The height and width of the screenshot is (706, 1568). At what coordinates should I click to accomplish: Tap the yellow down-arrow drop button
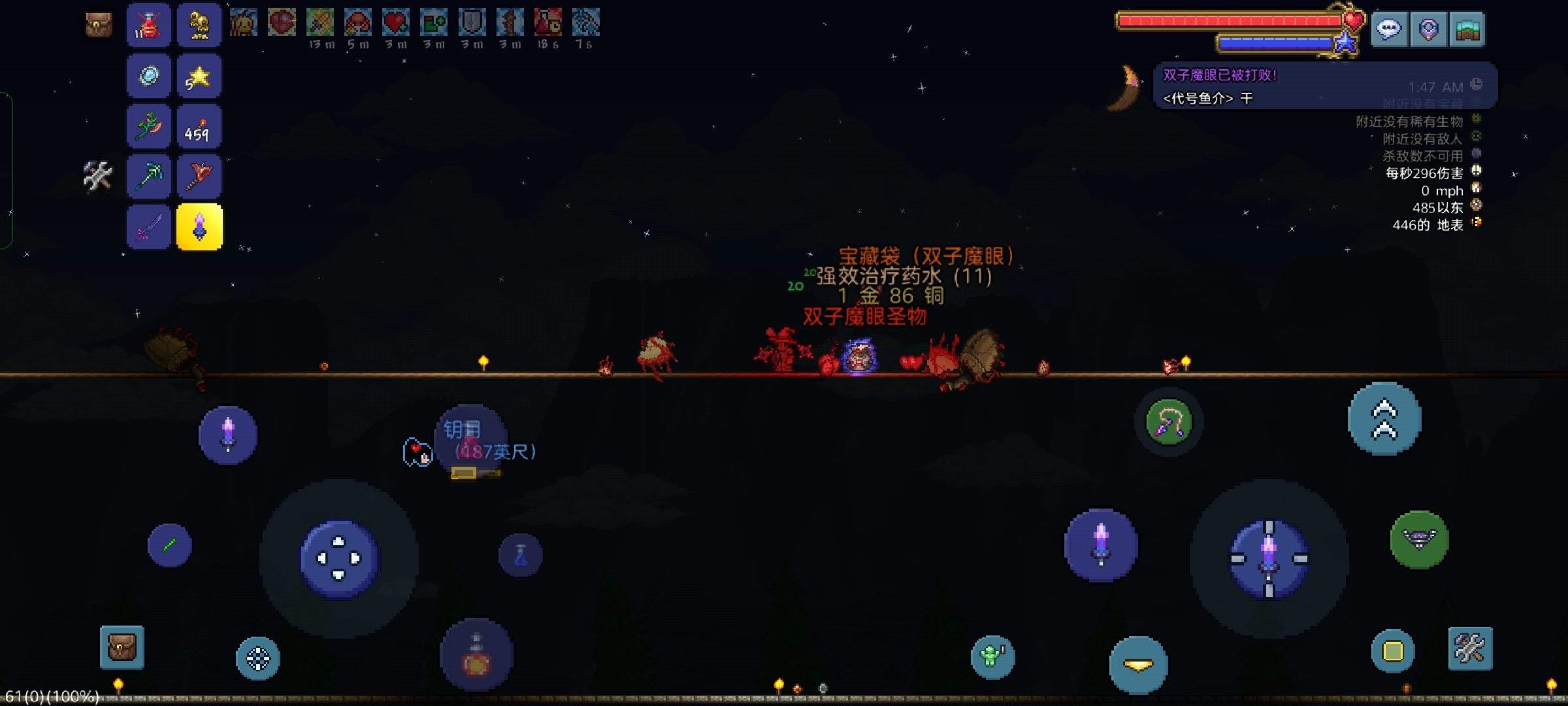click(1138, 665)
